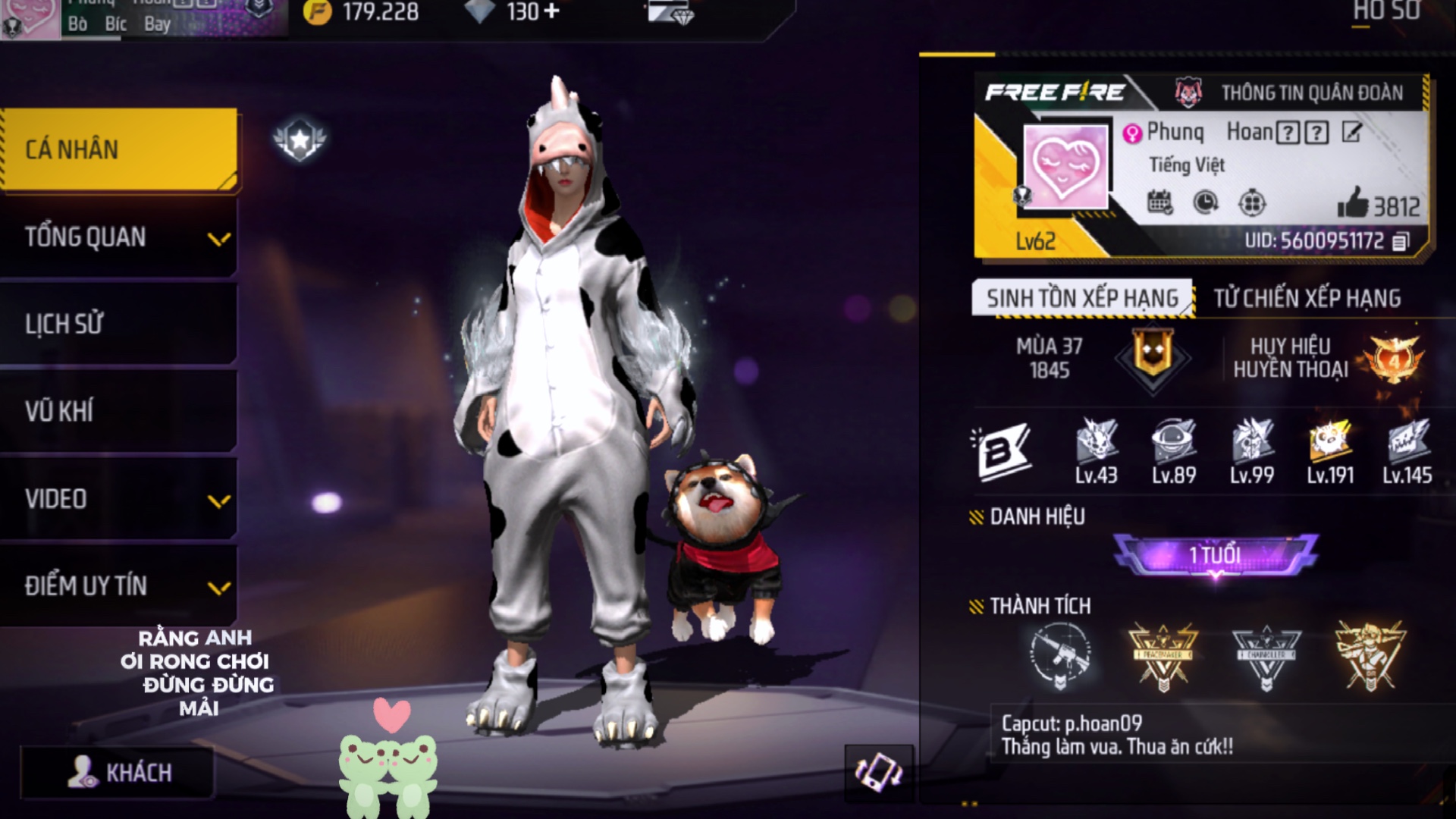Edit the player name with pencil icon
The image size is (1456, 819).
1351,133
